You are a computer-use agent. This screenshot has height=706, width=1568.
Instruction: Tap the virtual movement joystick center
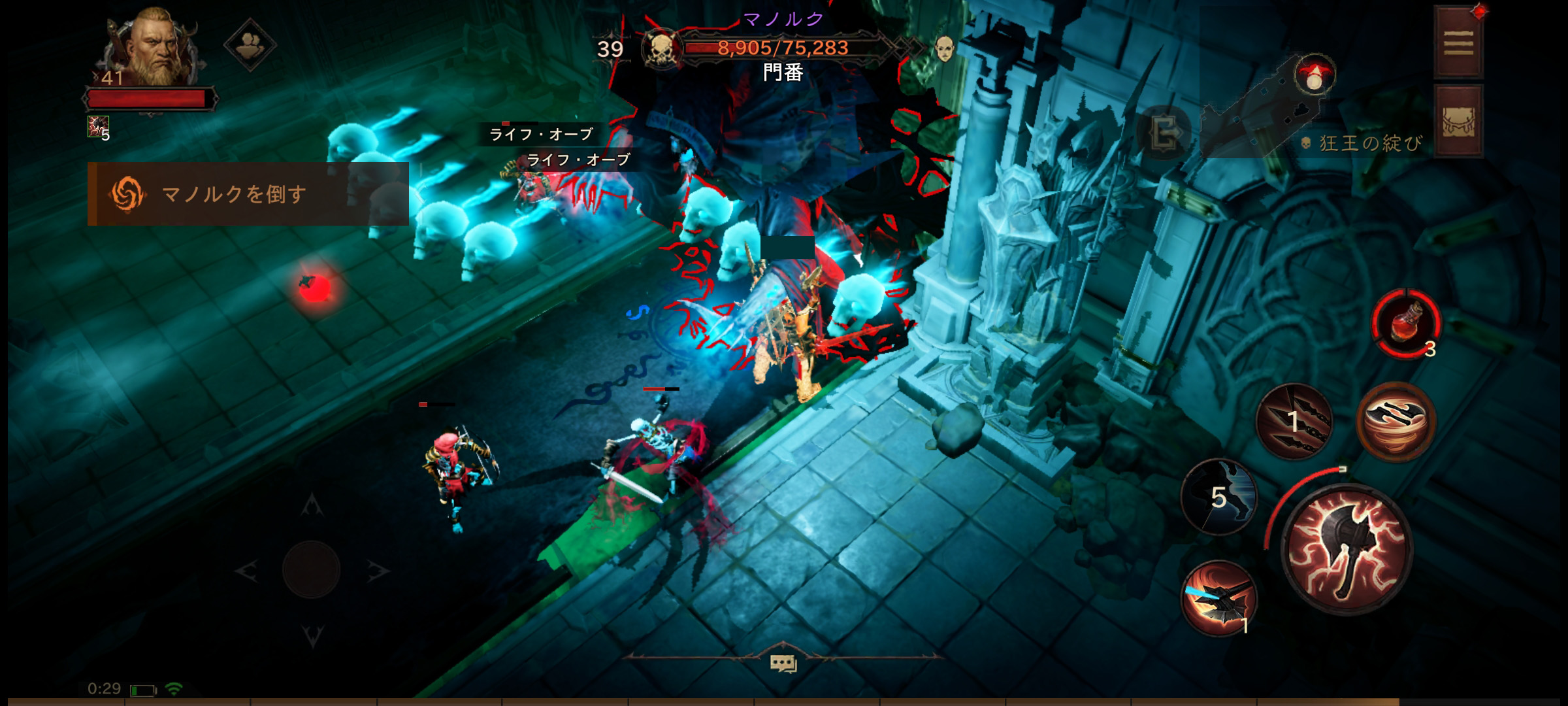click(312, 569)
